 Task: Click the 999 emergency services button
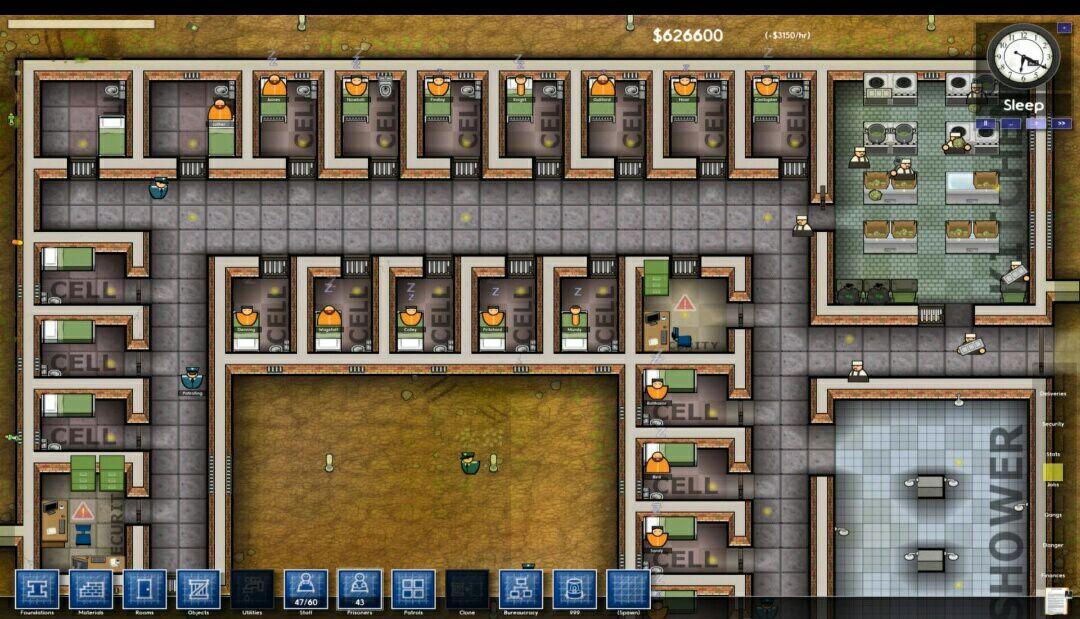click(x=575, y=590)
